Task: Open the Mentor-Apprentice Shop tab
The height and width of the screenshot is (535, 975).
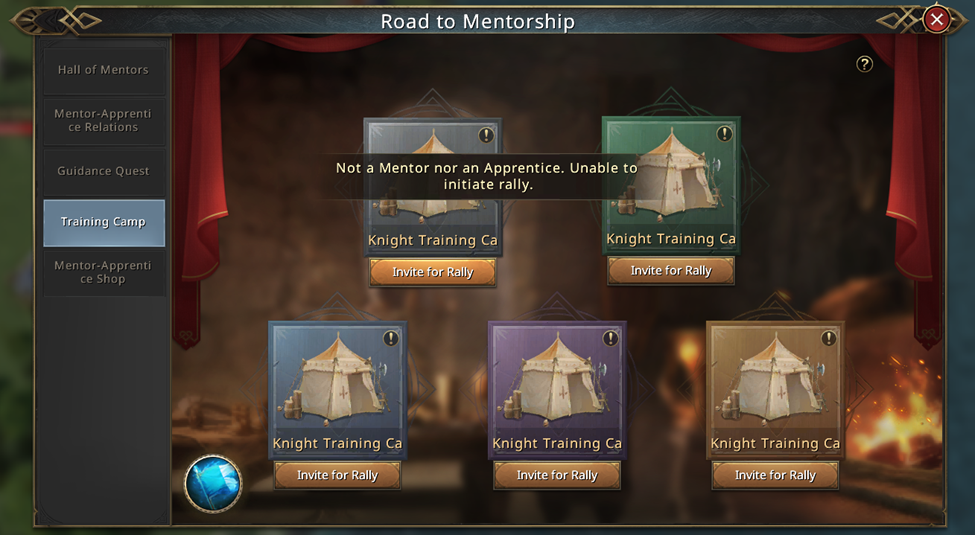Action: 103,272
